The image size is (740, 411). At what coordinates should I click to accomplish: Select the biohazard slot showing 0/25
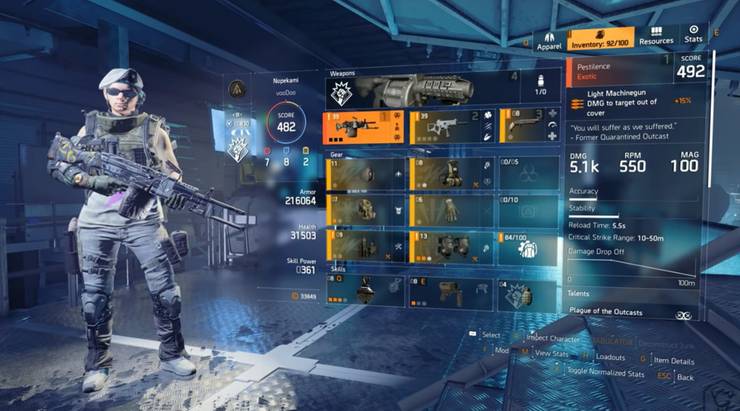pos(531,172)
